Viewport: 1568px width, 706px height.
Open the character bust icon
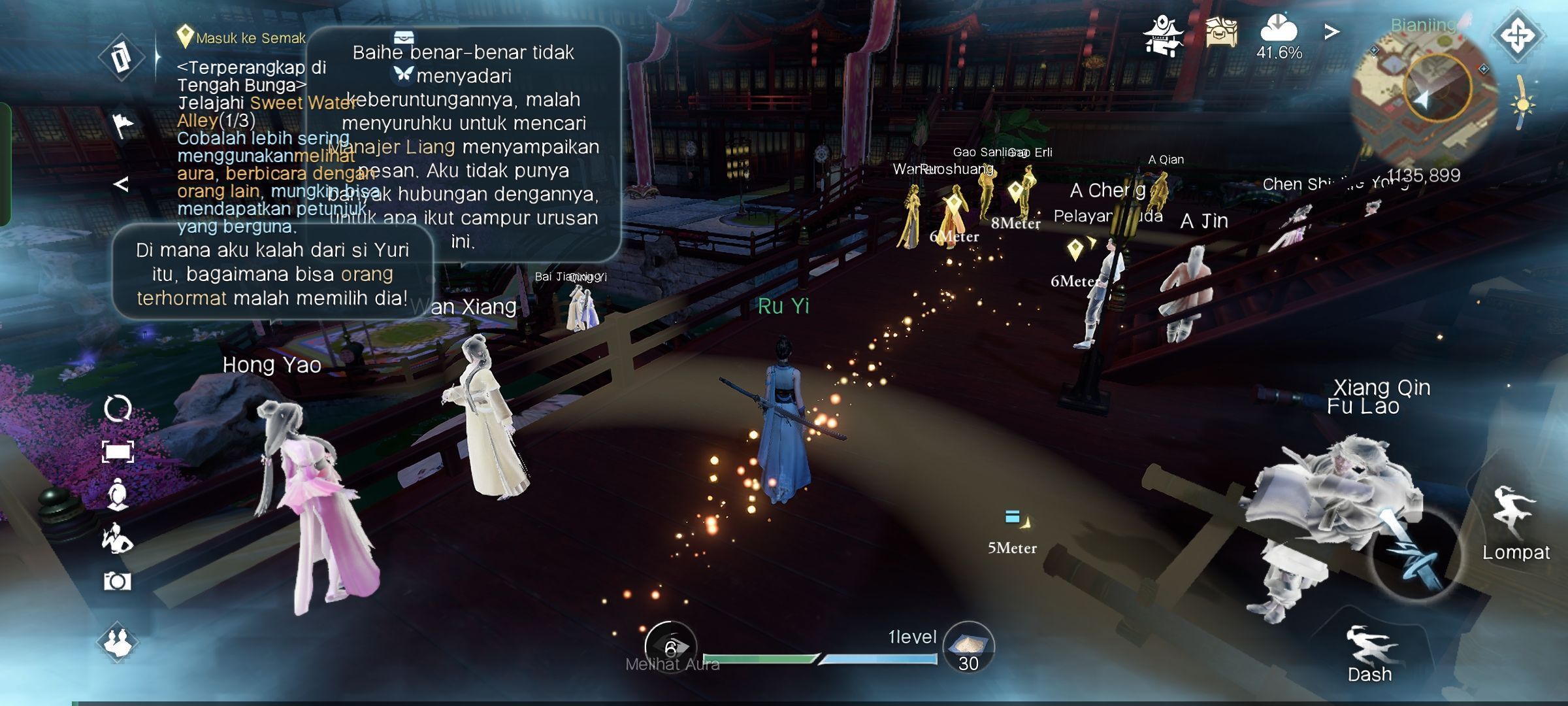[x=118, y=494]
